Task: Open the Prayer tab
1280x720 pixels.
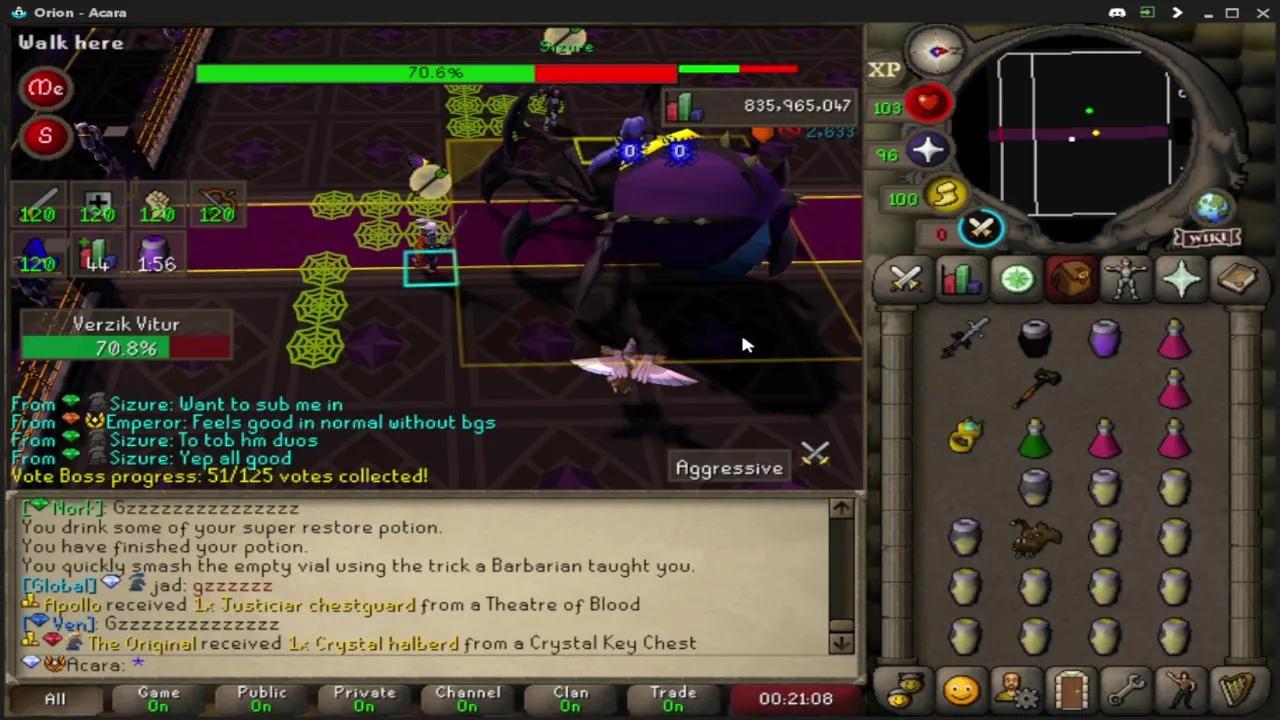Action: pyautogui.click(x=1181, y=280)
